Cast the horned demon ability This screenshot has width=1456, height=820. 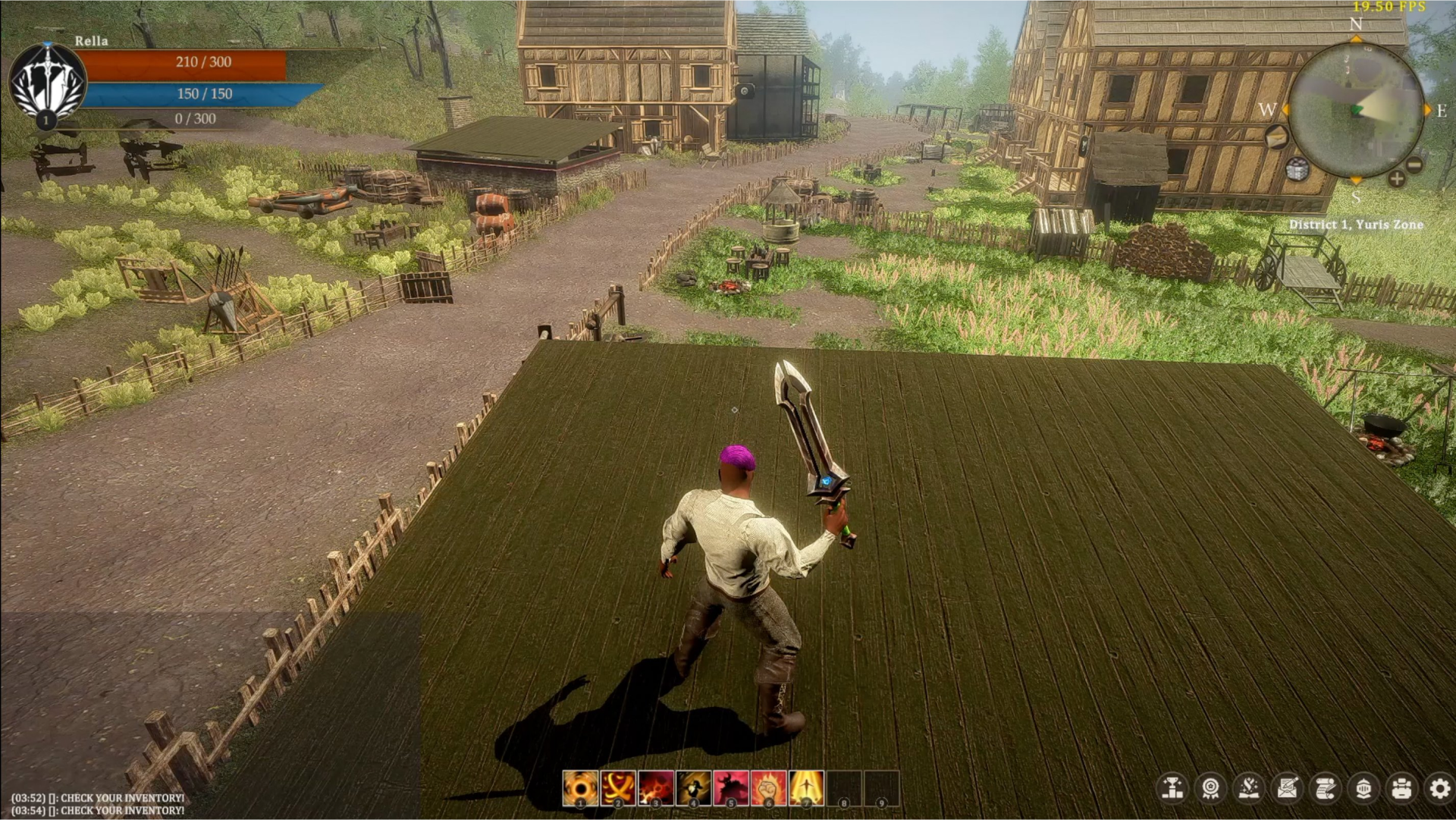tap(731, 788)
